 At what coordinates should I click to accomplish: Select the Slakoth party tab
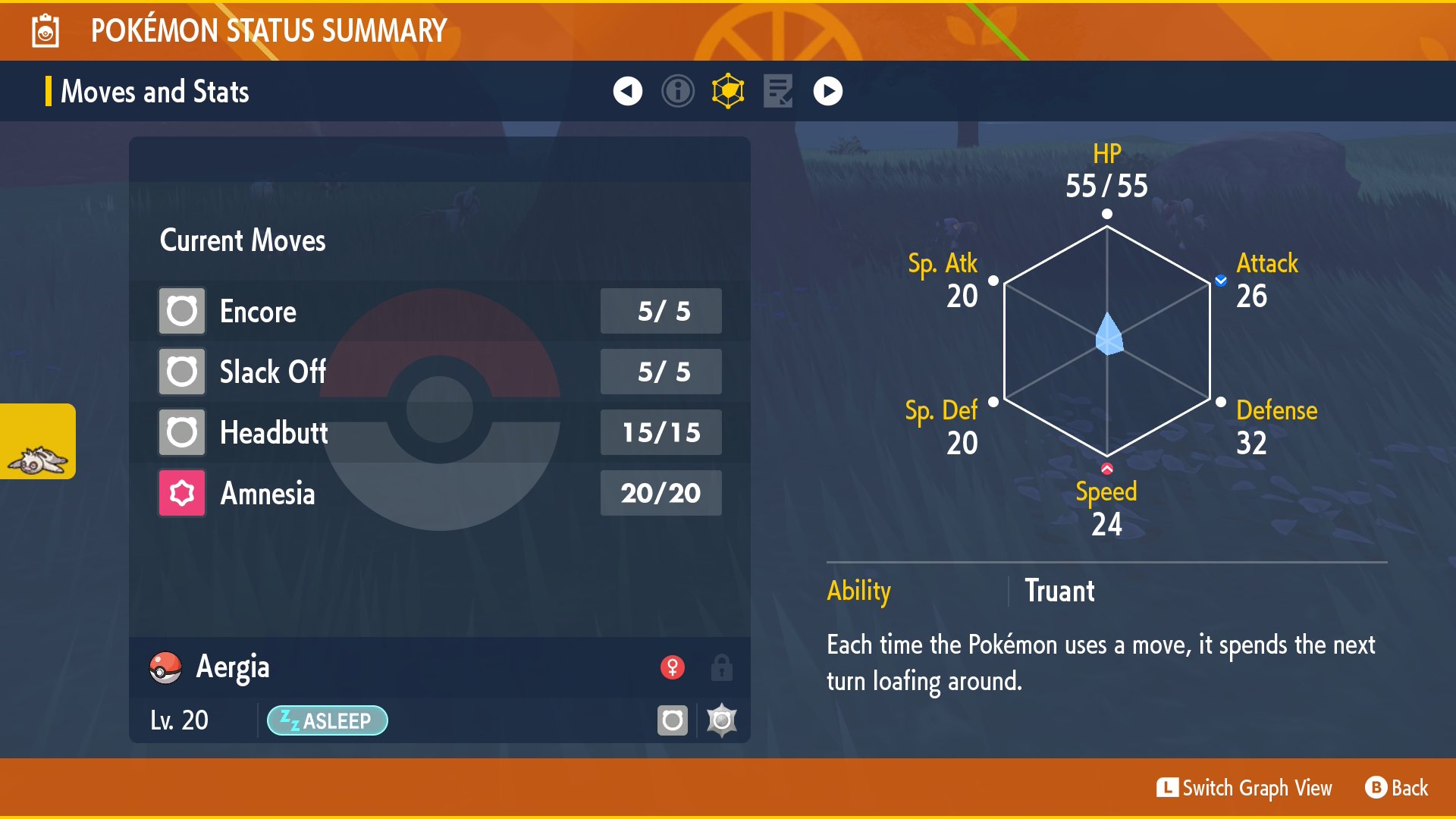(38, 442)
